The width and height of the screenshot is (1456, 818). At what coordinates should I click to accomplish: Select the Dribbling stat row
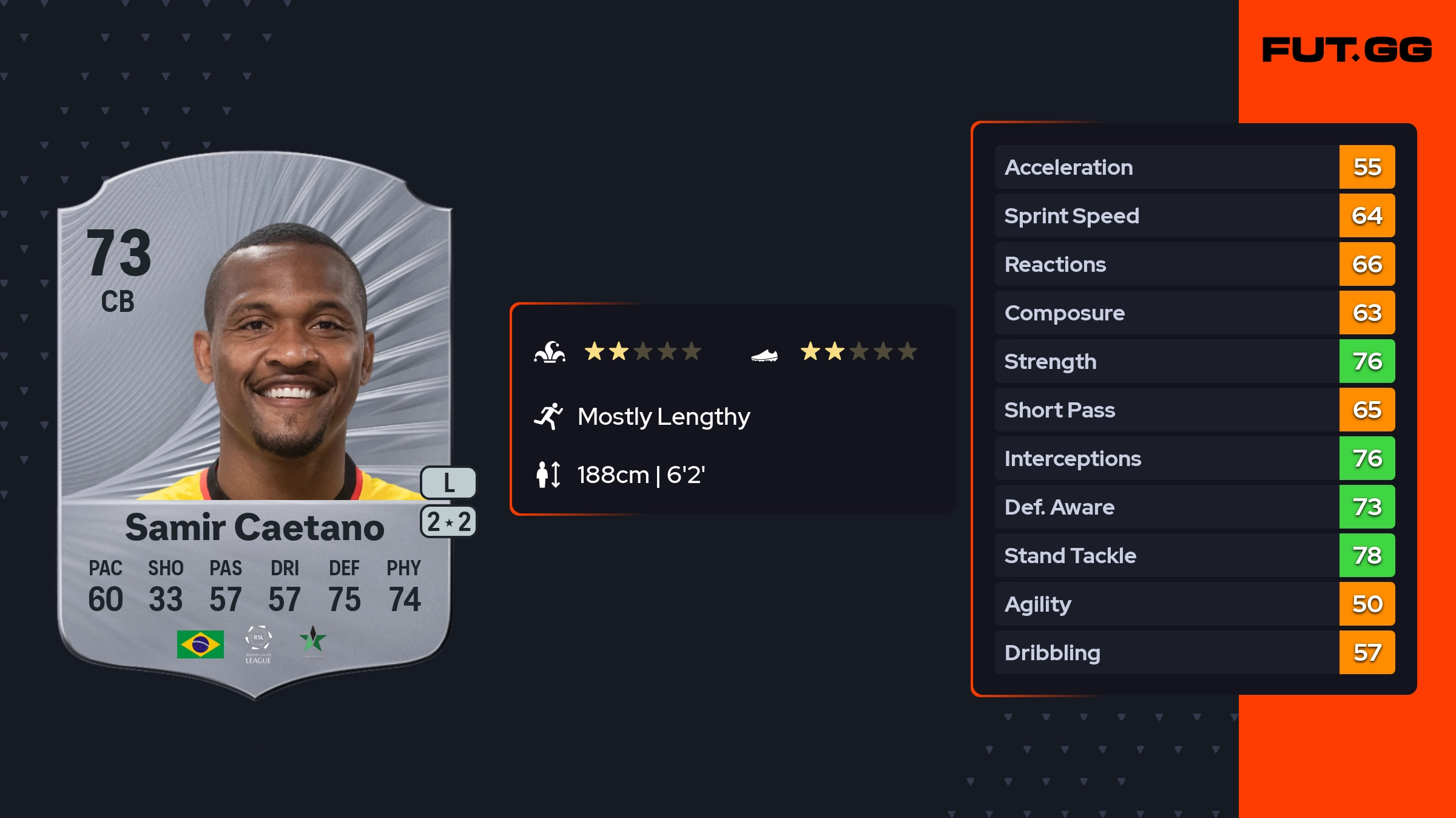pos(1194,652)
